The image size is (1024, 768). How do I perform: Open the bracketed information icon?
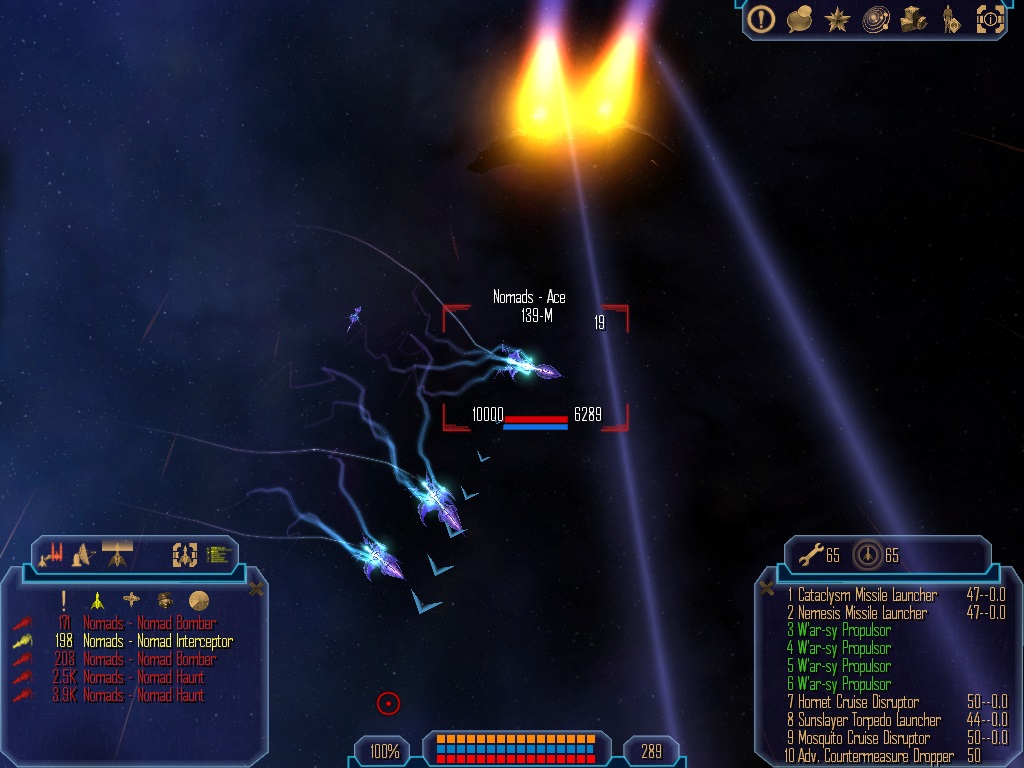pos(990,19)
